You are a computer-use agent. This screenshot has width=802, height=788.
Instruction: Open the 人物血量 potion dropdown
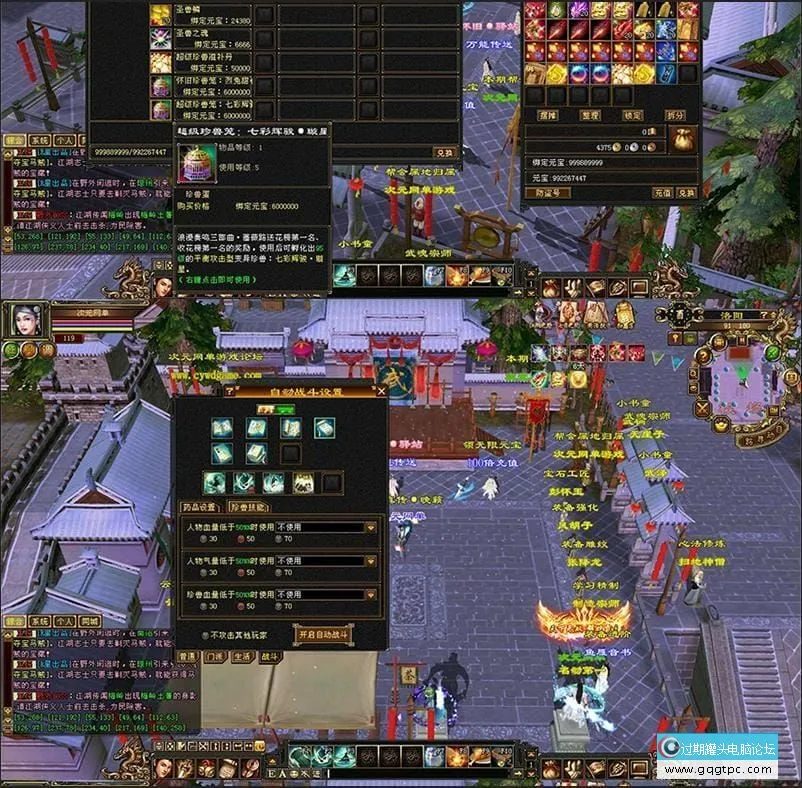(371, 527)
